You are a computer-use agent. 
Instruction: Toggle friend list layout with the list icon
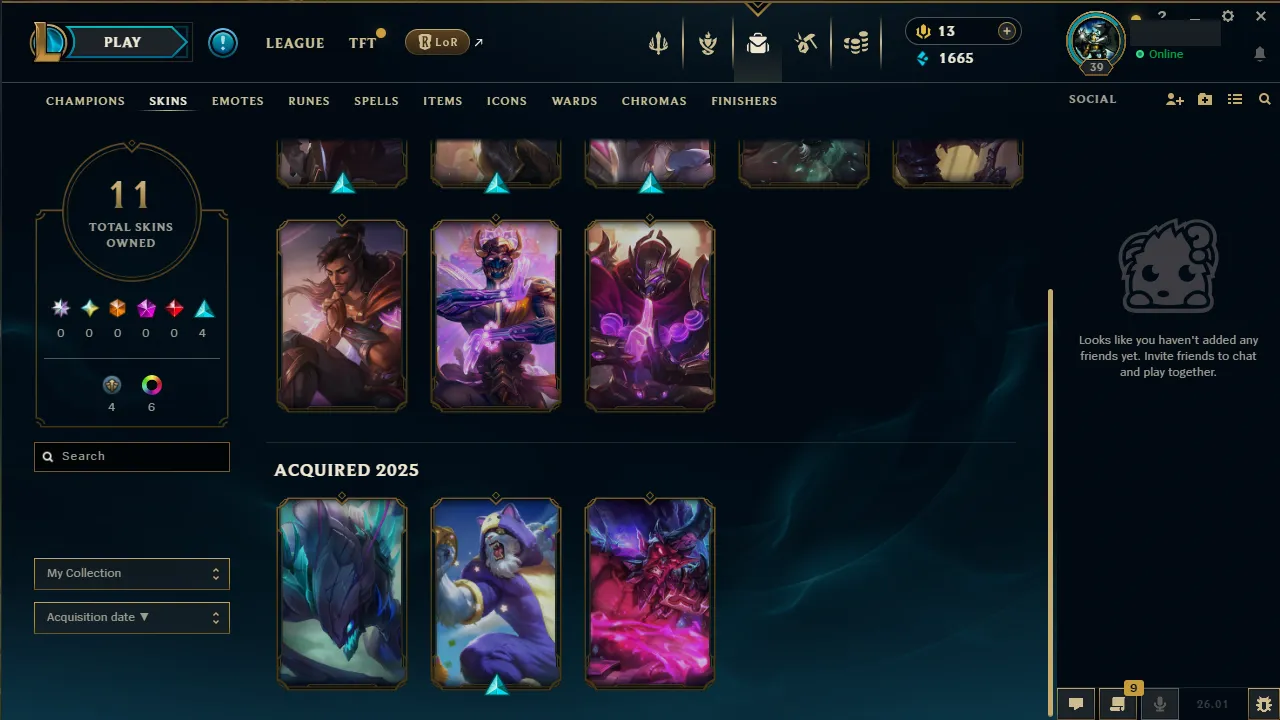pos(1235,99)
